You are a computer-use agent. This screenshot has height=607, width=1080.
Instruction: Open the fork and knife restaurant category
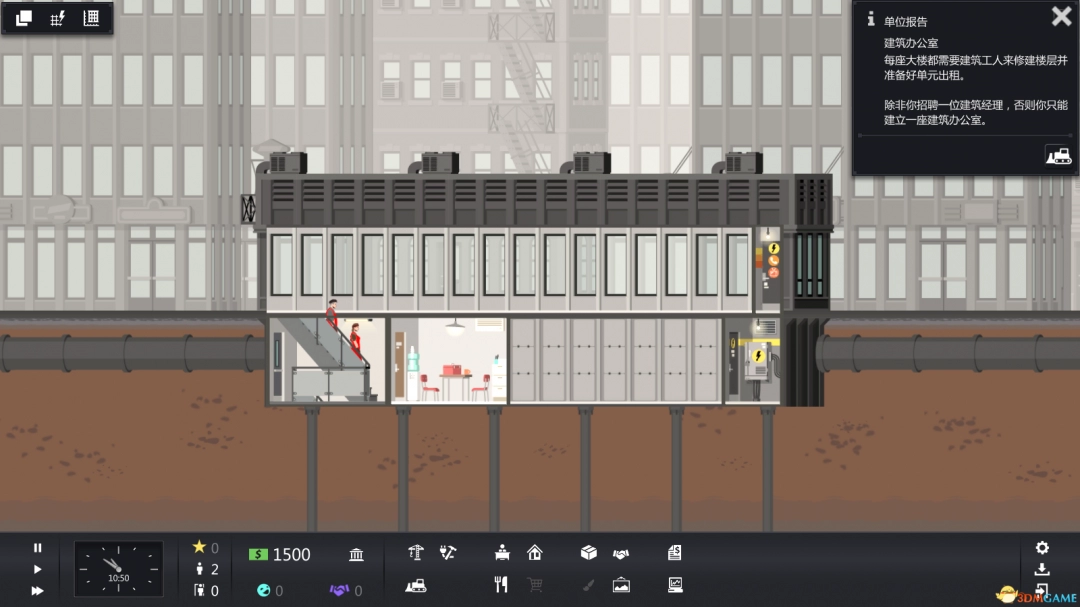coord(503,585)
